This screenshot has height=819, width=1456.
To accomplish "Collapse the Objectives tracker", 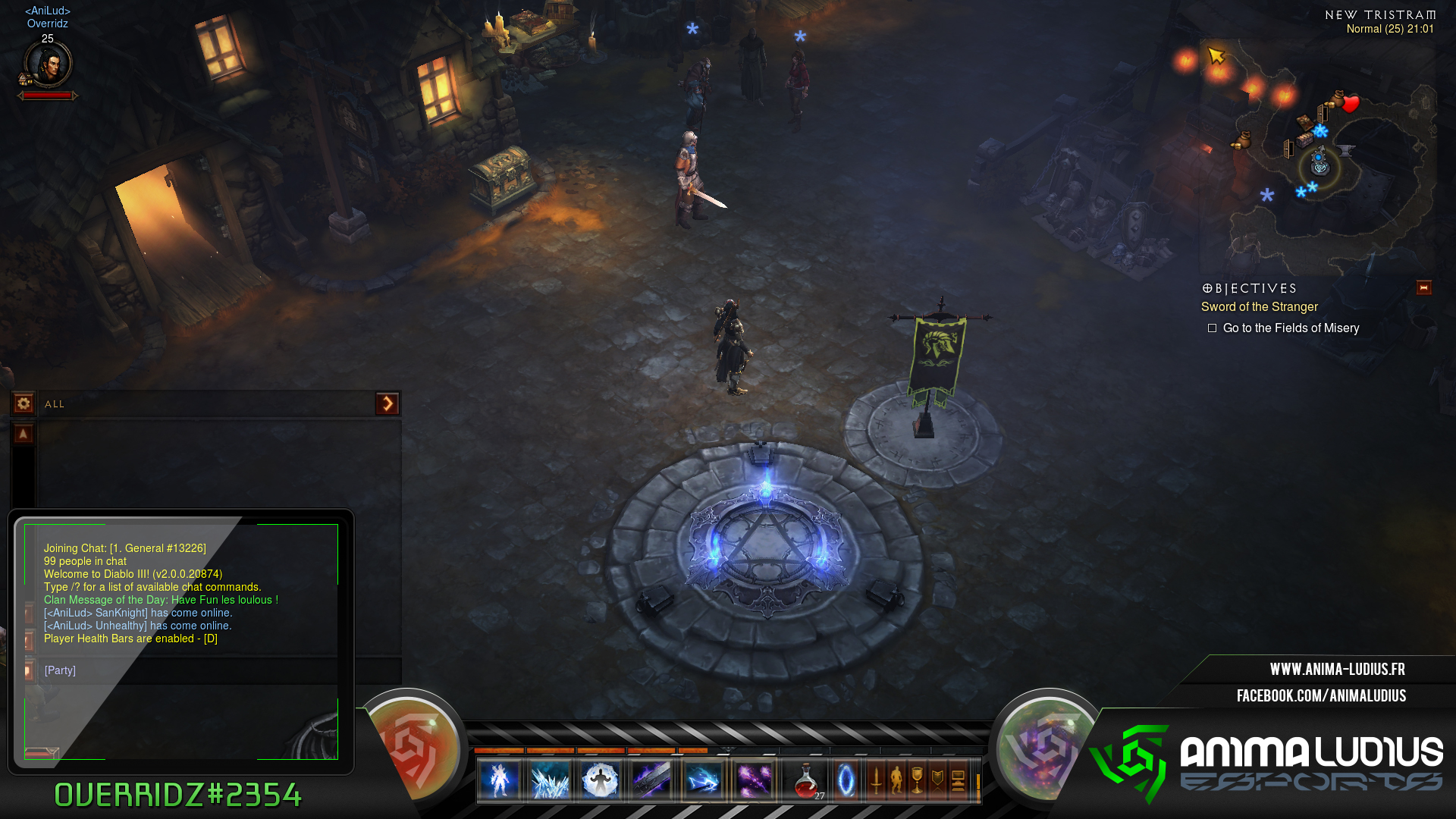I will coord(1423,288).
